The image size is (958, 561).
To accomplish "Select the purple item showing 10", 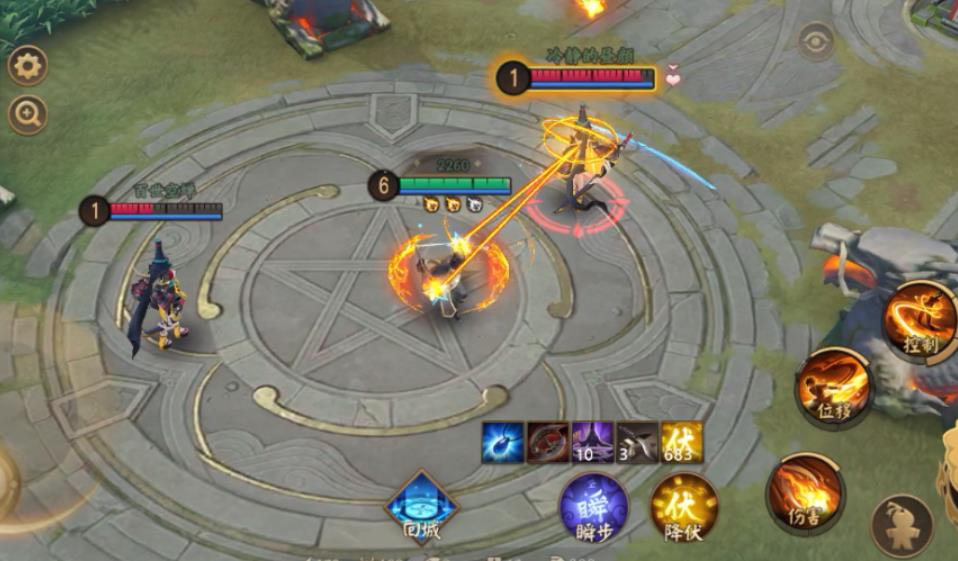I will pos(592,442).
